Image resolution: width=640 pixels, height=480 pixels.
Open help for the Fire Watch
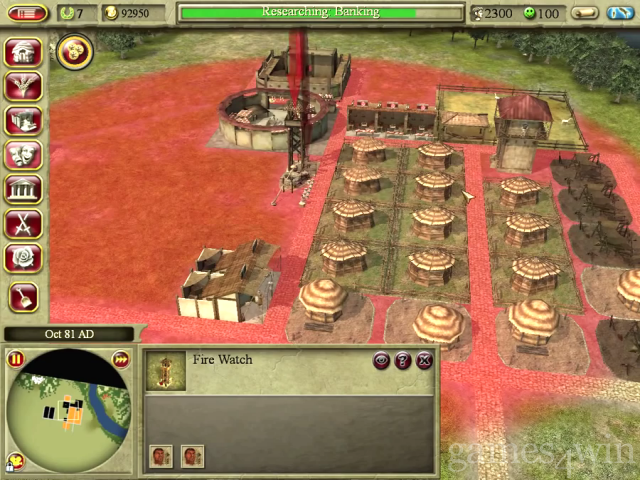403,360
